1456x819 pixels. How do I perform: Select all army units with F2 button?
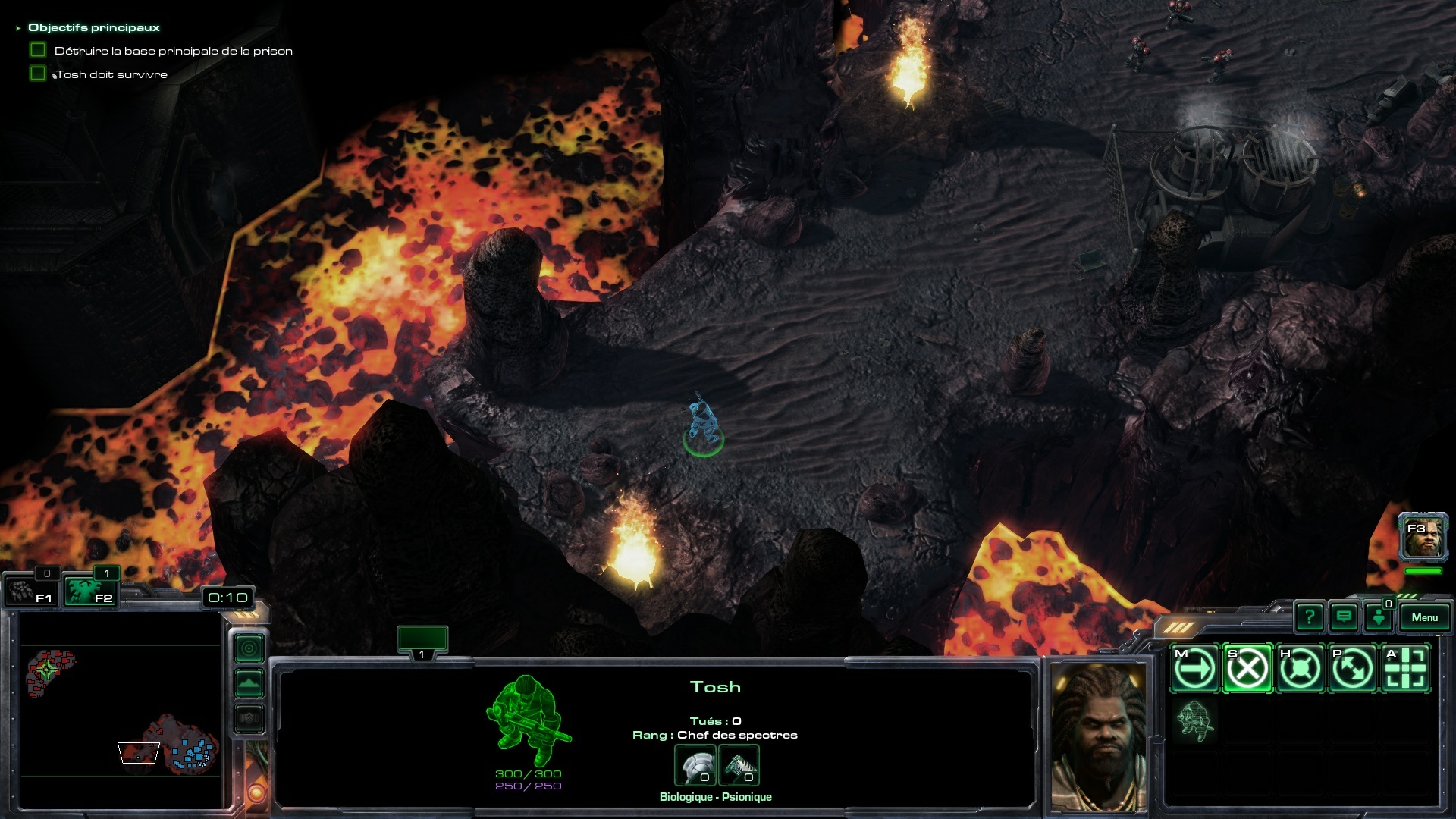[x=89, y=591]
